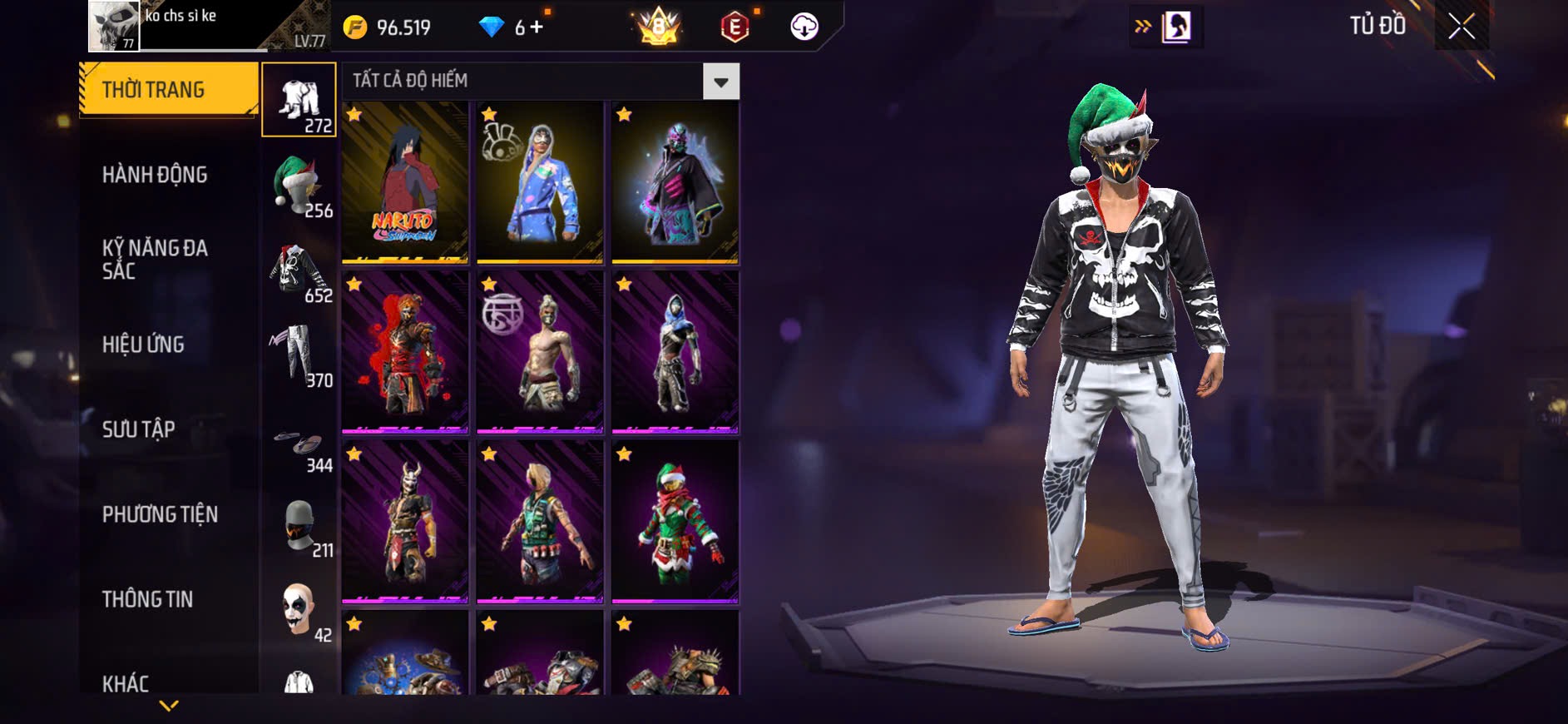Filter by the pants category icon
Image resolution: width=1568 pixels, height=724 pixels.
pos(299,356)
